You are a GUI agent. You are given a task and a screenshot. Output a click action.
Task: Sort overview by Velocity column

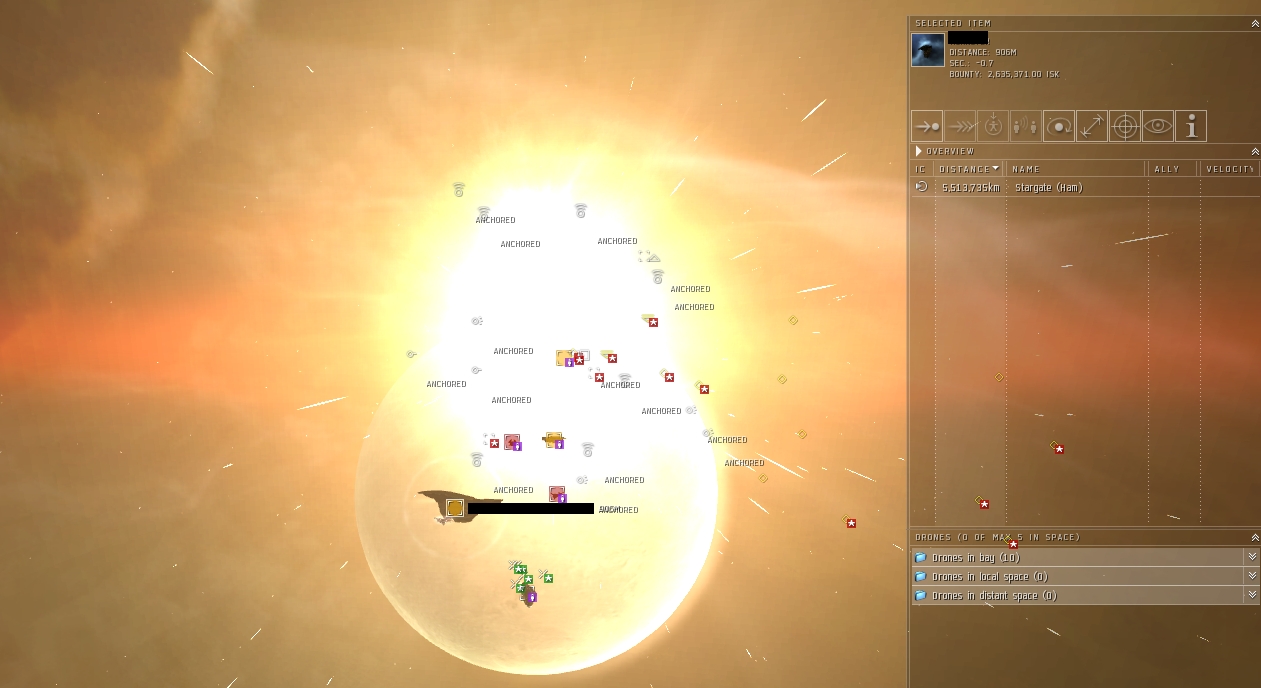point(1229,169)
